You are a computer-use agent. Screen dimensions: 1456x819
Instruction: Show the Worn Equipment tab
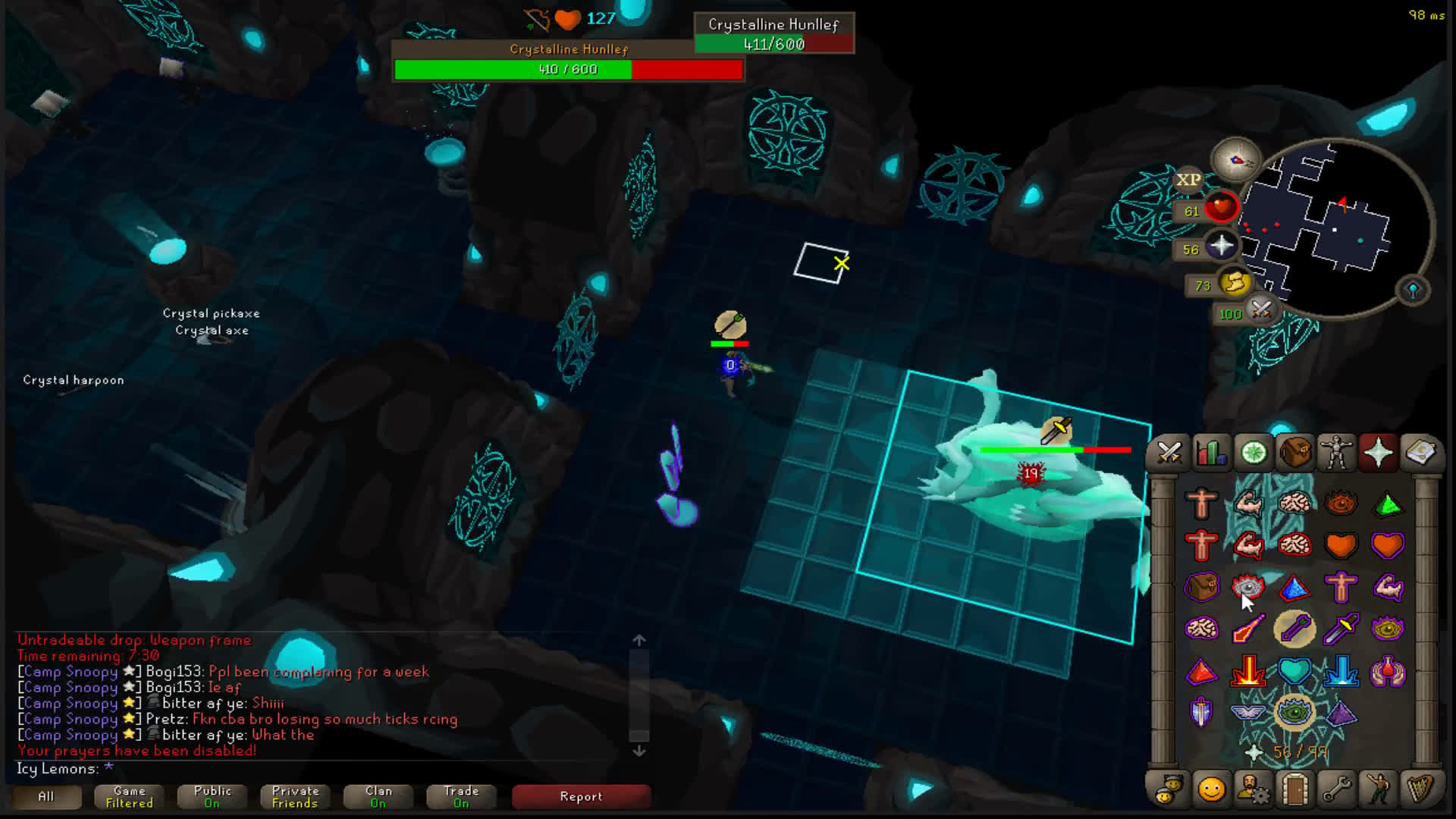[x=1336, y=453]
